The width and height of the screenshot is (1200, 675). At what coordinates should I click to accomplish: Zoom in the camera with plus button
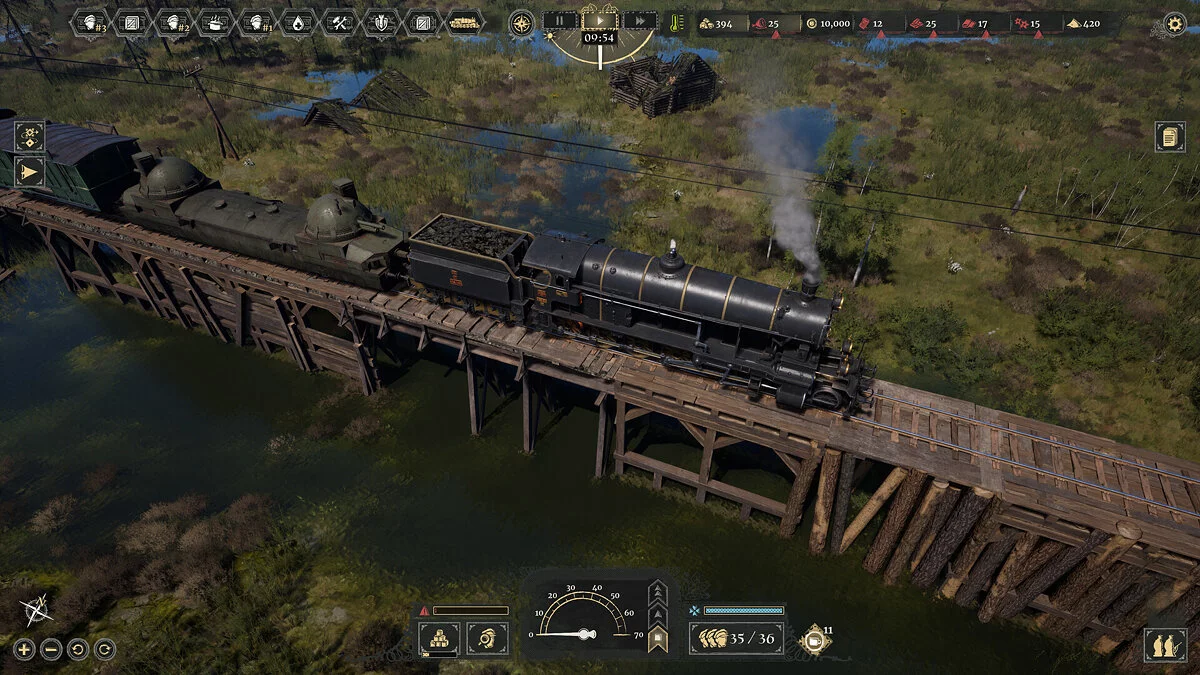click(24, 649)
